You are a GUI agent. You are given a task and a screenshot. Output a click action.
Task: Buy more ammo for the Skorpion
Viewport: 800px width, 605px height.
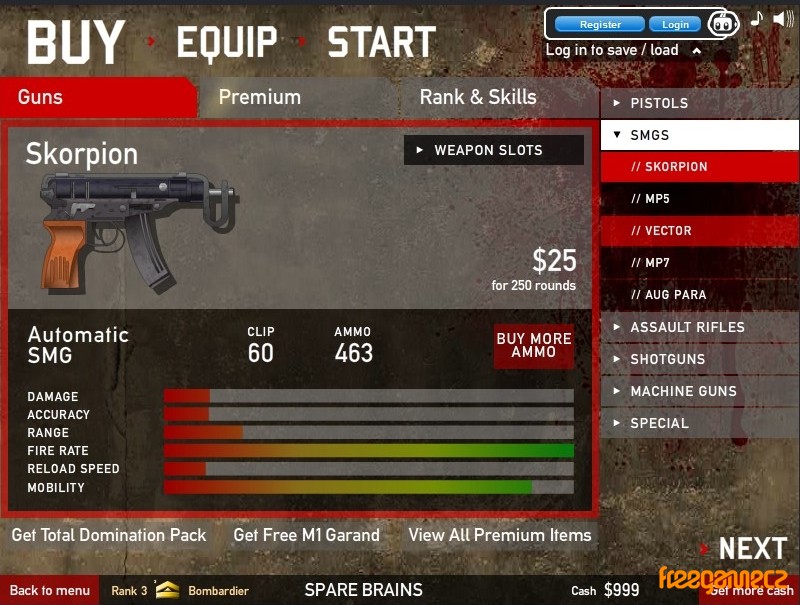pyautogui.click(x=534, y=345)
